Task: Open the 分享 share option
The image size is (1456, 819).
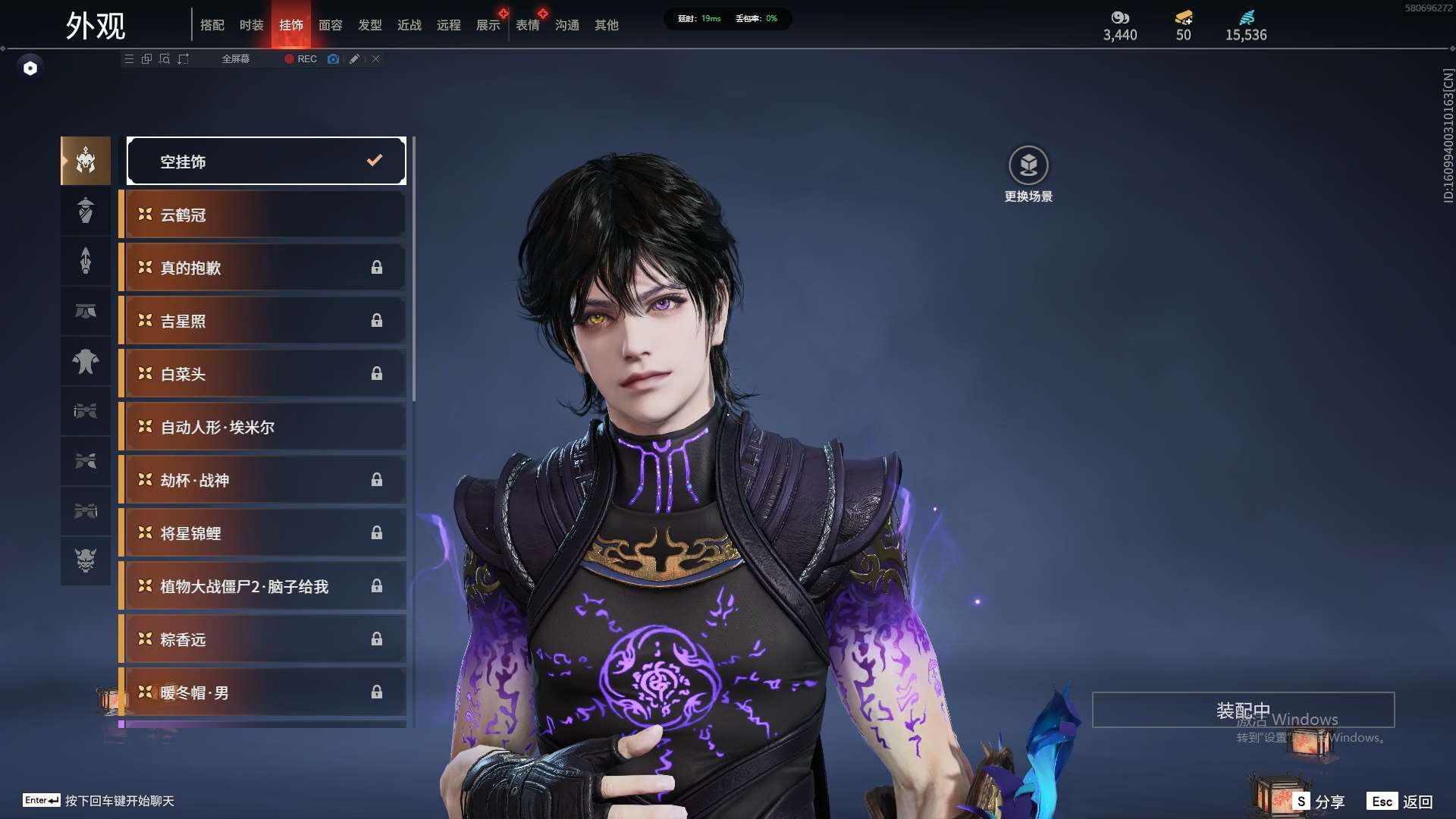Action: point(1319,802)
